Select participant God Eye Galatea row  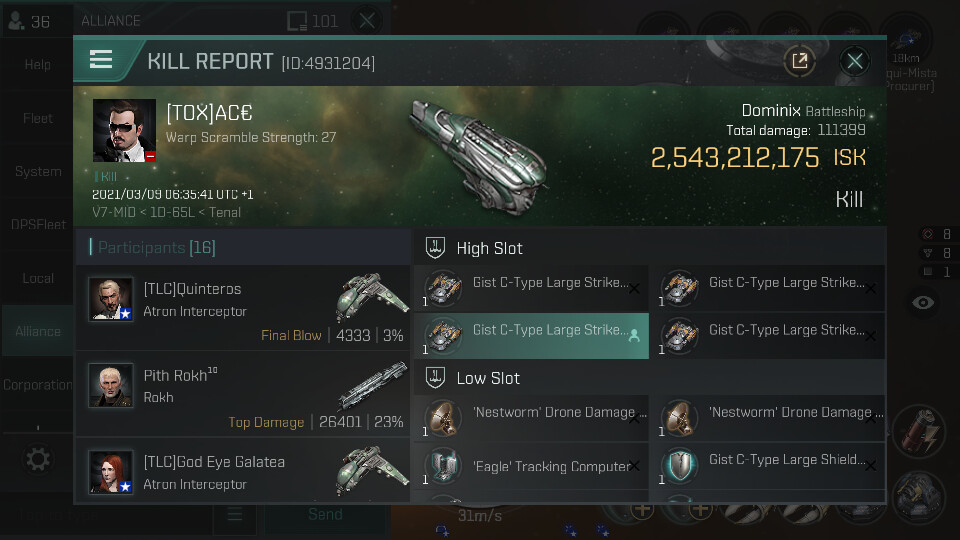[244, 471]
